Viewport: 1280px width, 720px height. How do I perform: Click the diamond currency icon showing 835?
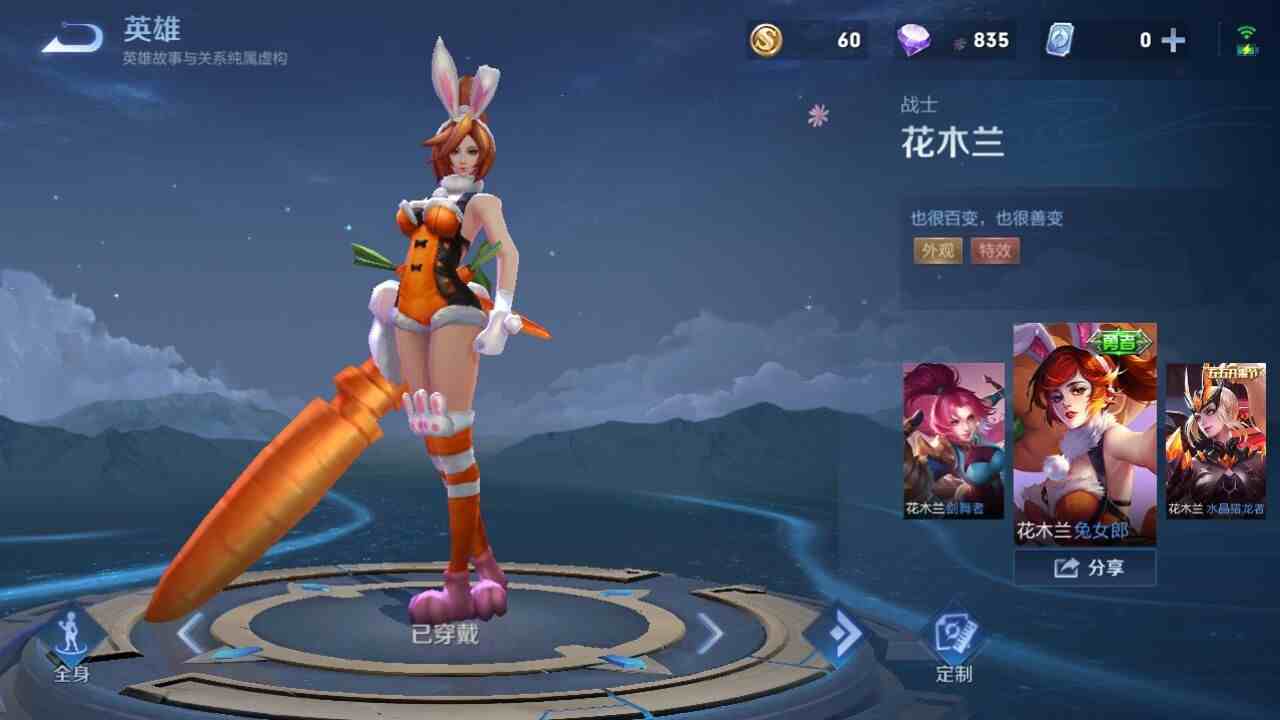[913, 41]
